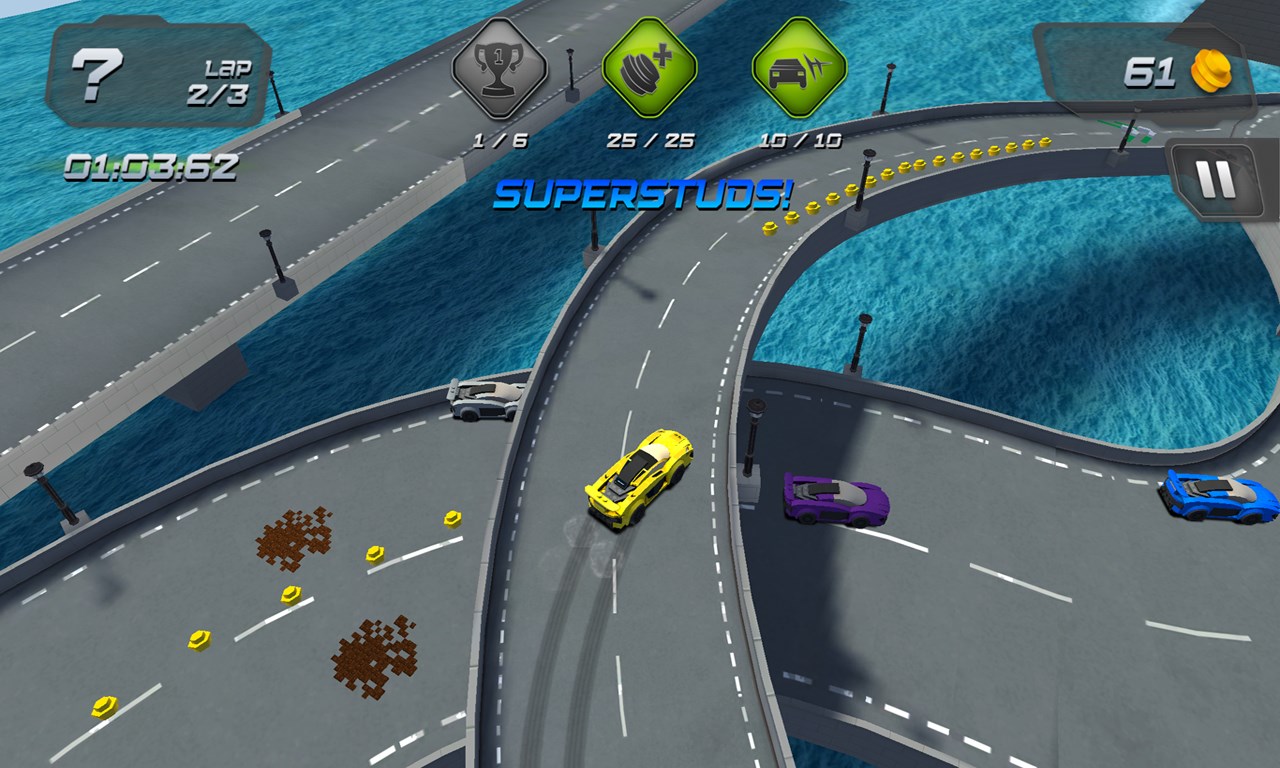Click the stud count showing 61
This screenshot has height=768, width=1280.
point(1150,70)
